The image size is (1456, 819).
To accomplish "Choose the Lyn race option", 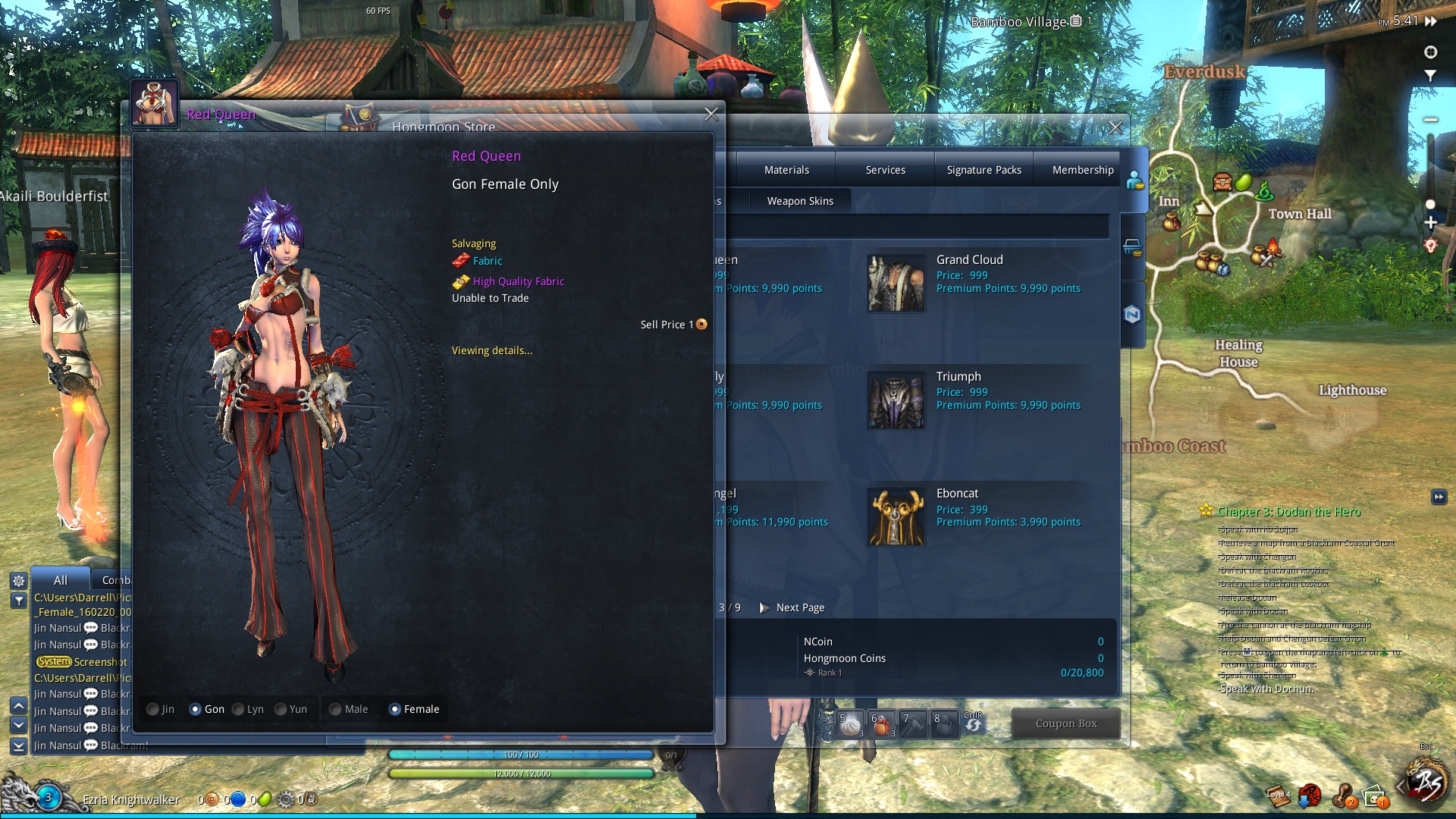I will click(239, 710).
